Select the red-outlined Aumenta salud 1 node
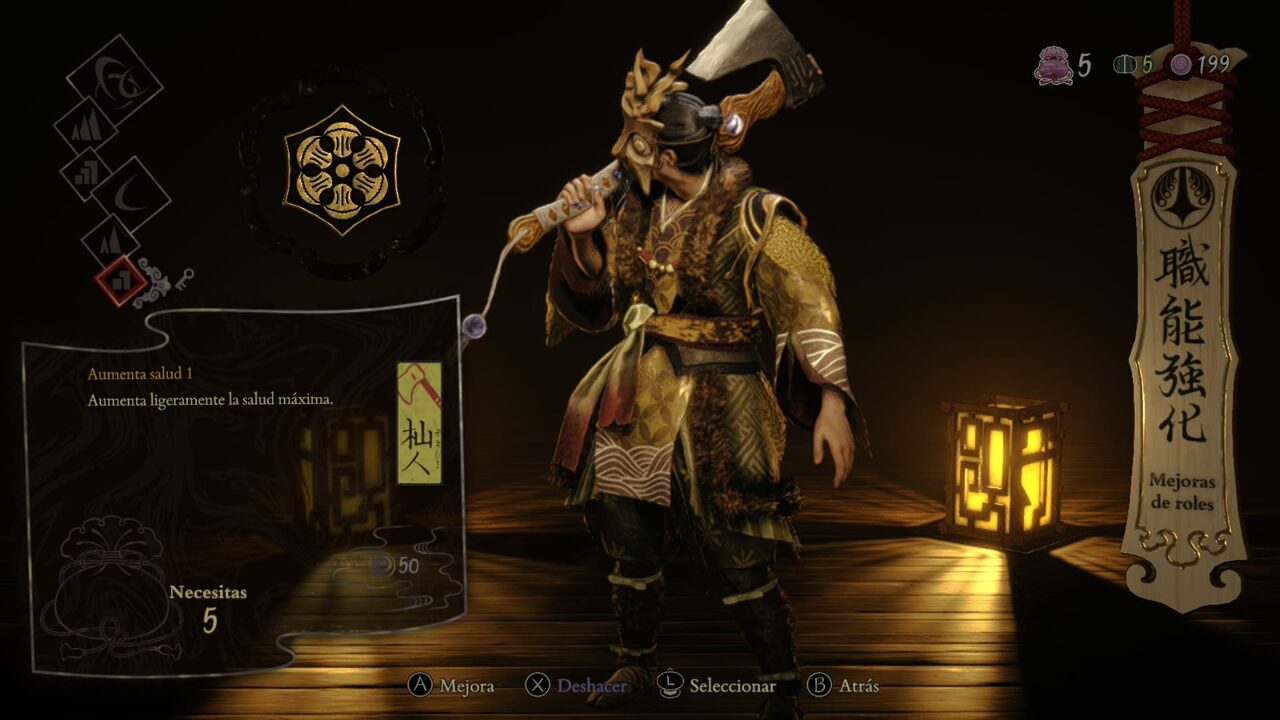Screen dimensions: 1280x720 [120, 281]
